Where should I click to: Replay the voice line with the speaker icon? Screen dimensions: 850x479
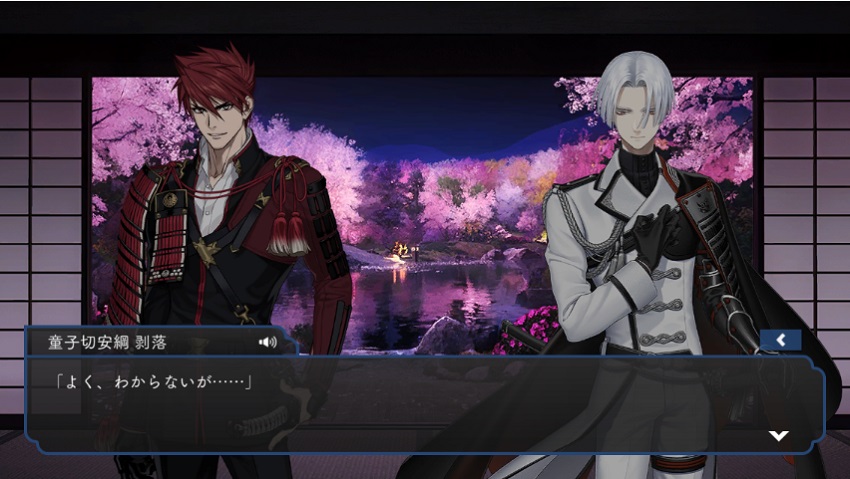[x=267, y=342]
